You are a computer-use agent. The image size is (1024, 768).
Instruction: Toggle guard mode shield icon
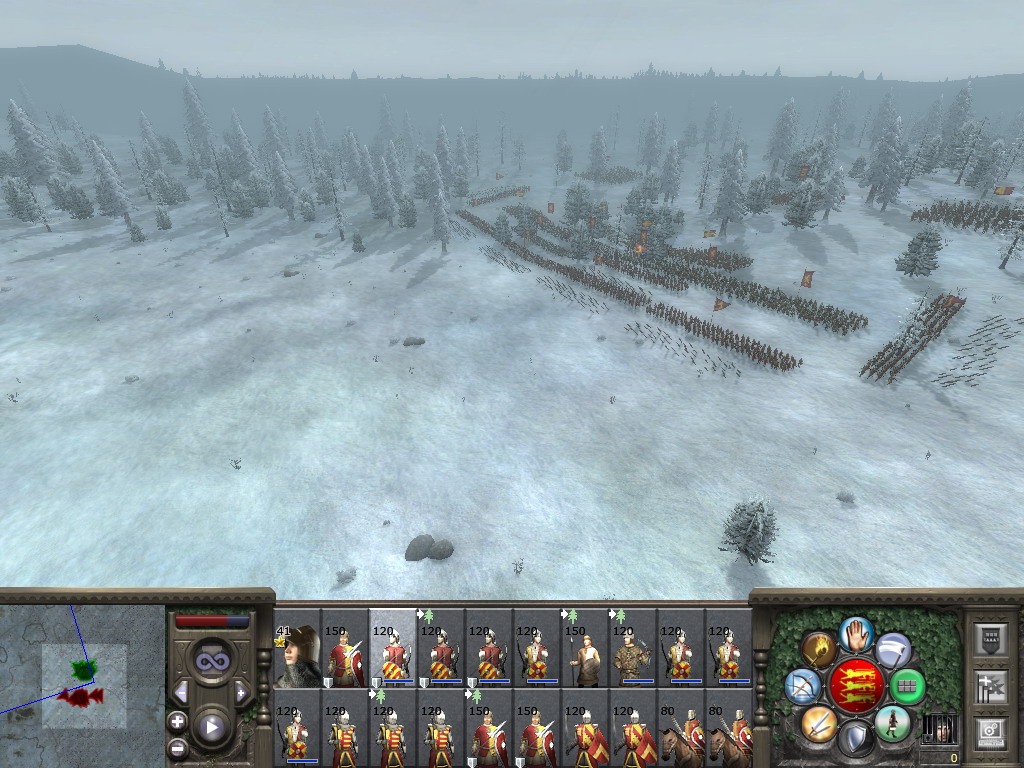[x=856, y=739]
